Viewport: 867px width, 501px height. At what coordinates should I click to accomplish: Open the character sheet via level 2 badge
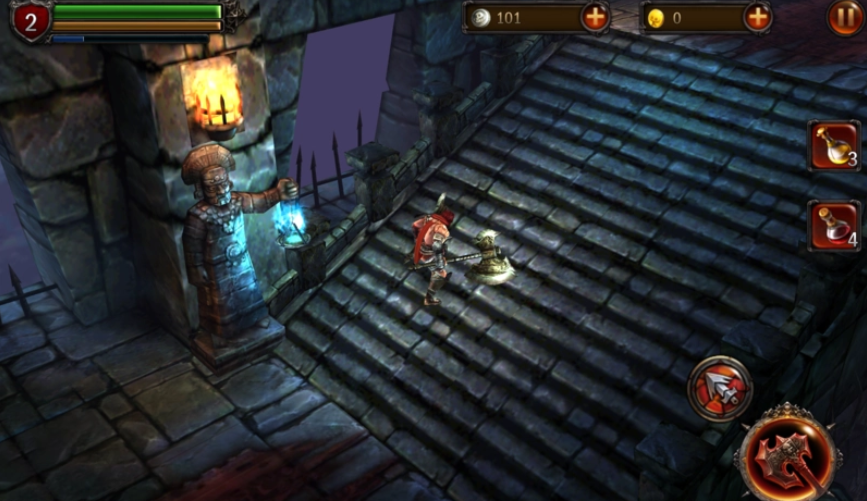tap(29, 21)
